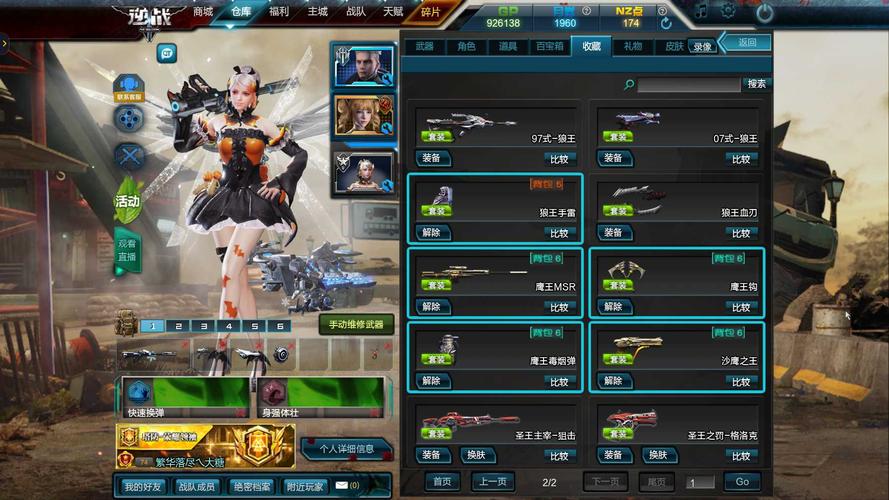Go to the 福利 welfare menu
The image size is (889, 500).
pyautogui.click(x=279, y=12)
